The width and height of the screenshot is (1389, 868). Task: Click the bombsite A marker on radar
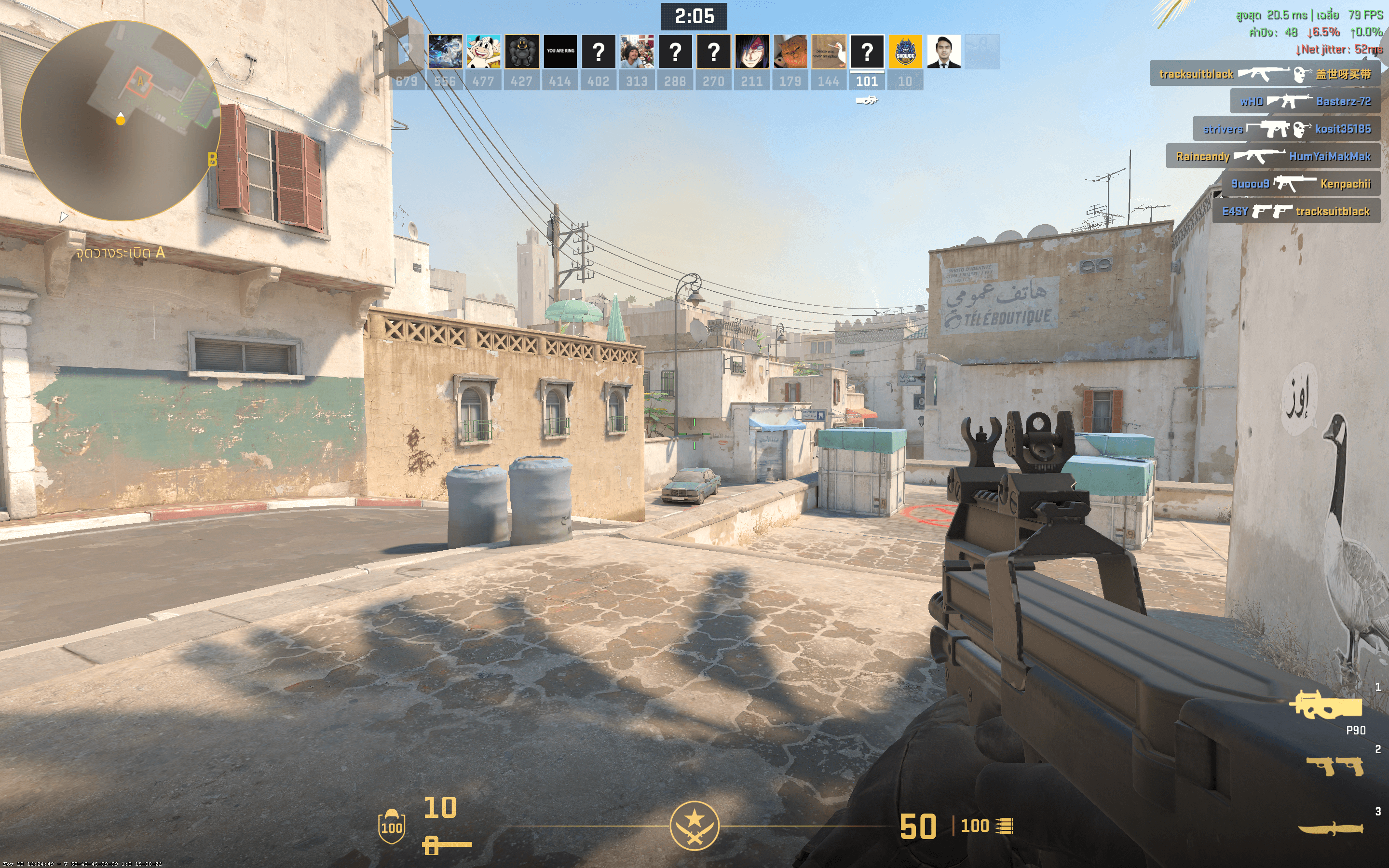tap(139, 82)
